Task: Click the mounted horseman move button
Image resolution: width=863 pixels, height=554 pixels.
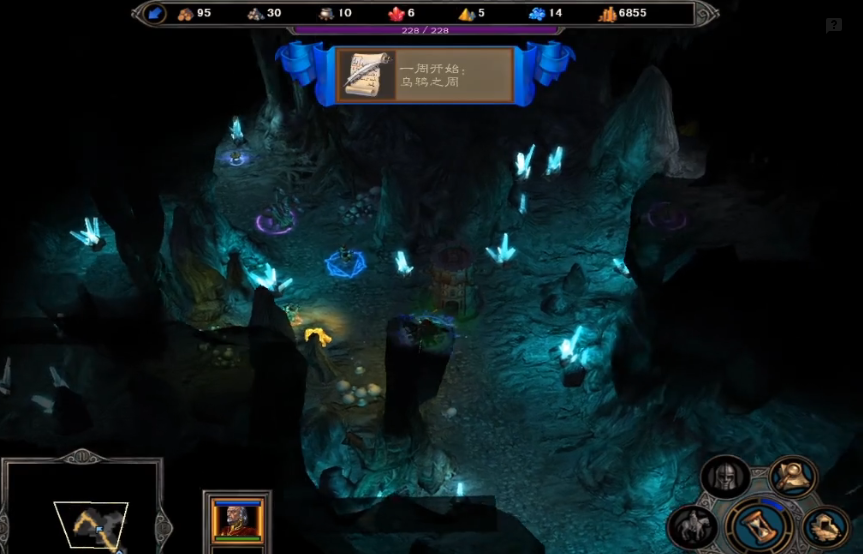Action: tap(692, 525)
